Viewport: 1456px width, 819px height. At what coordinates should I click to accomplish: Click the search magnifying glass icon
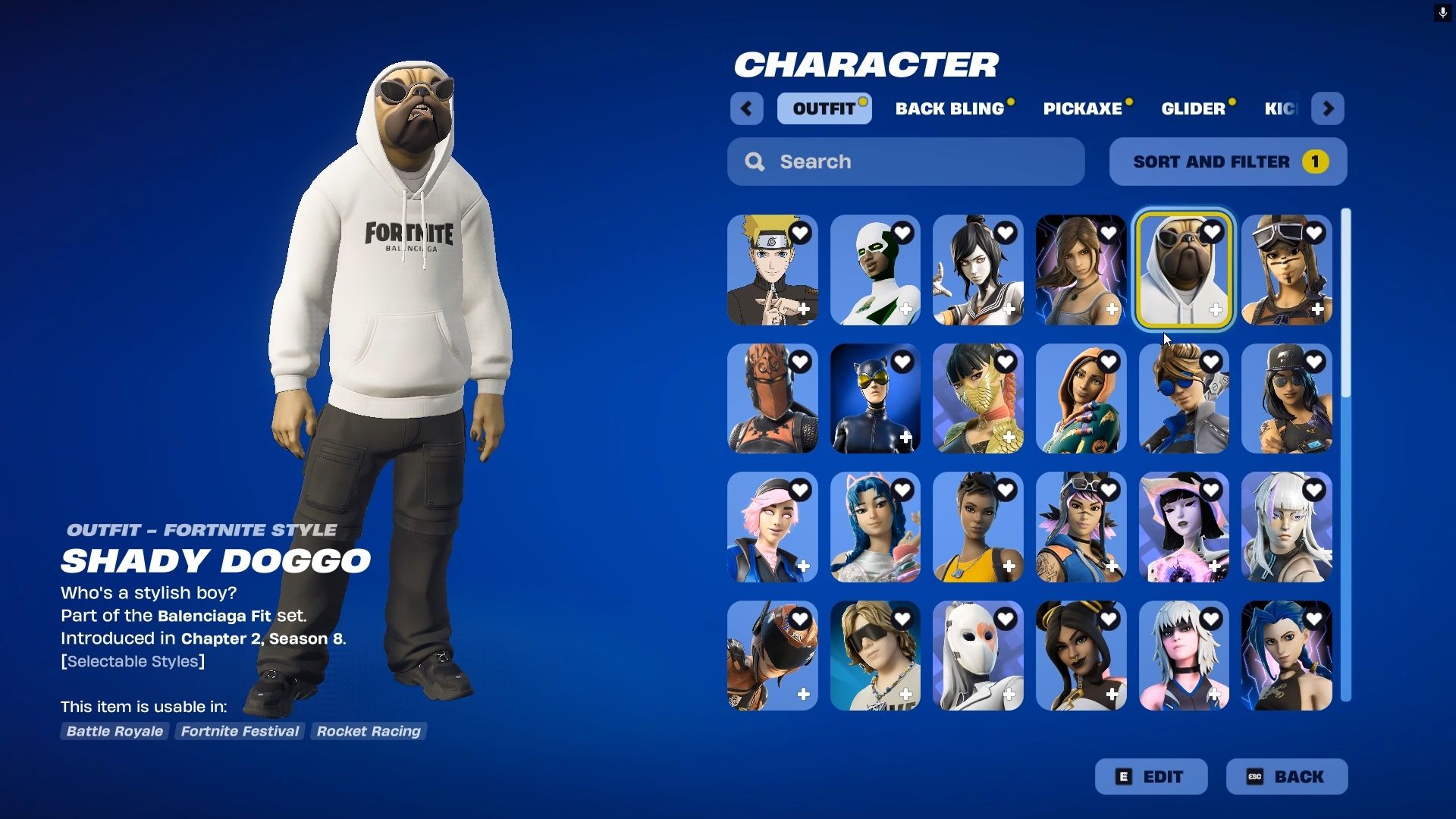(x=755, y=162)
